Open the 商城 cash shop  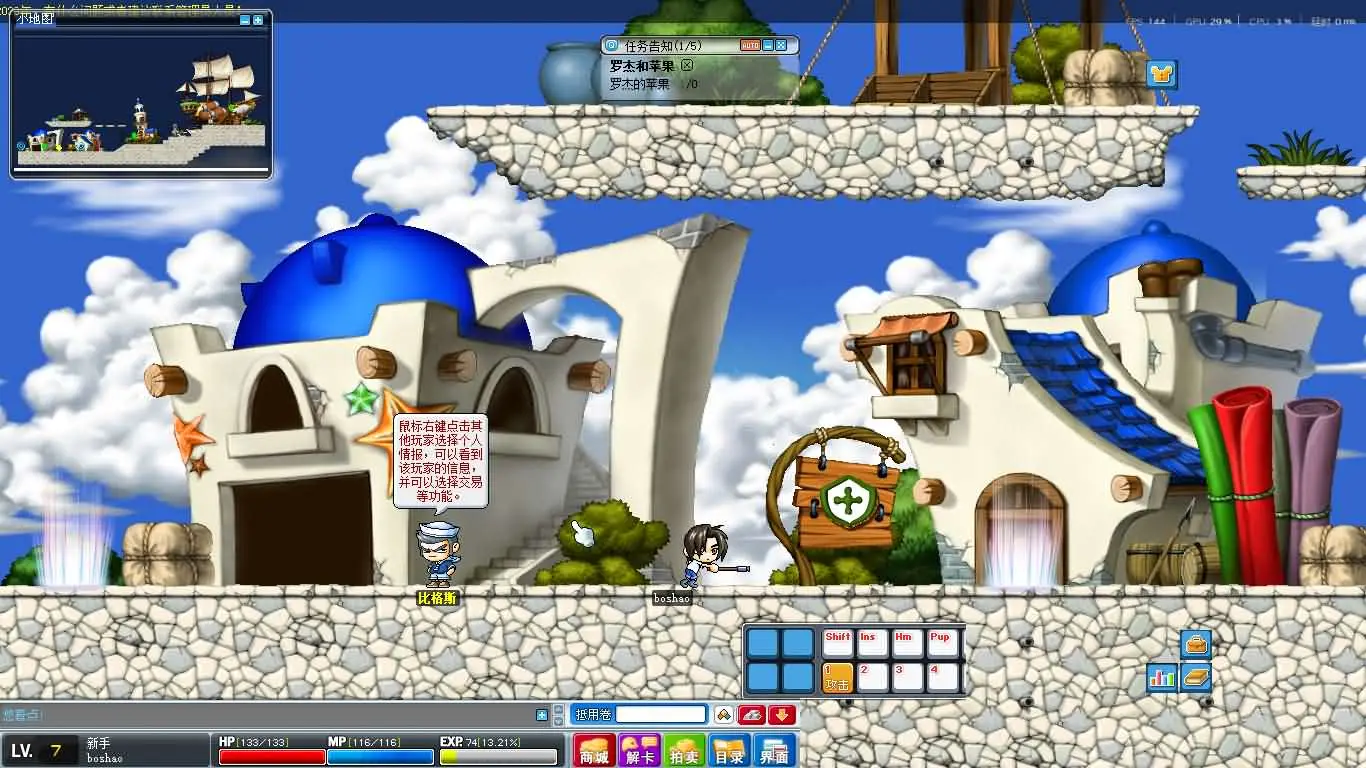[x=594, y=750]
